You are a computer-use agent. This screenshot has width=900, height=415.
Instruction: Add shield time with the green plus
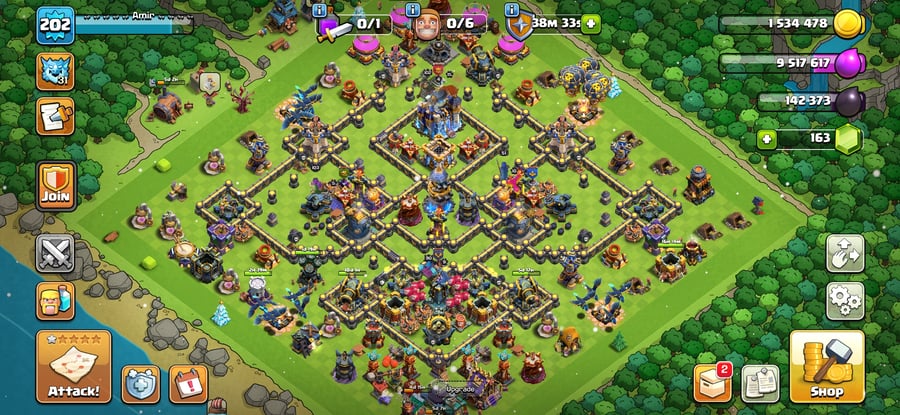tap(591, 22)
